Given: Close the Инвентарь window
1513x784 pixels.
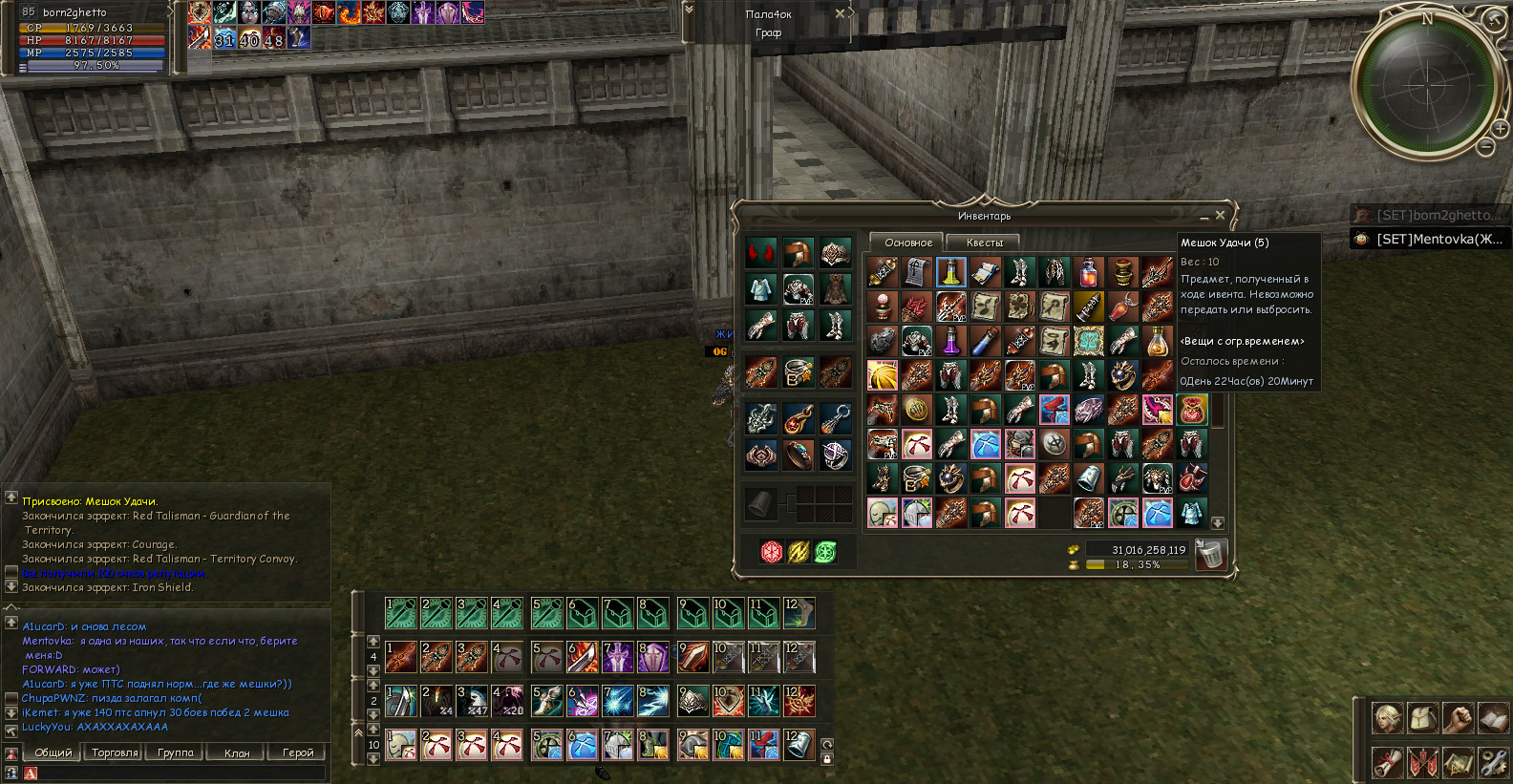Looking at the screenshot, I should (x=1220, y=216).
